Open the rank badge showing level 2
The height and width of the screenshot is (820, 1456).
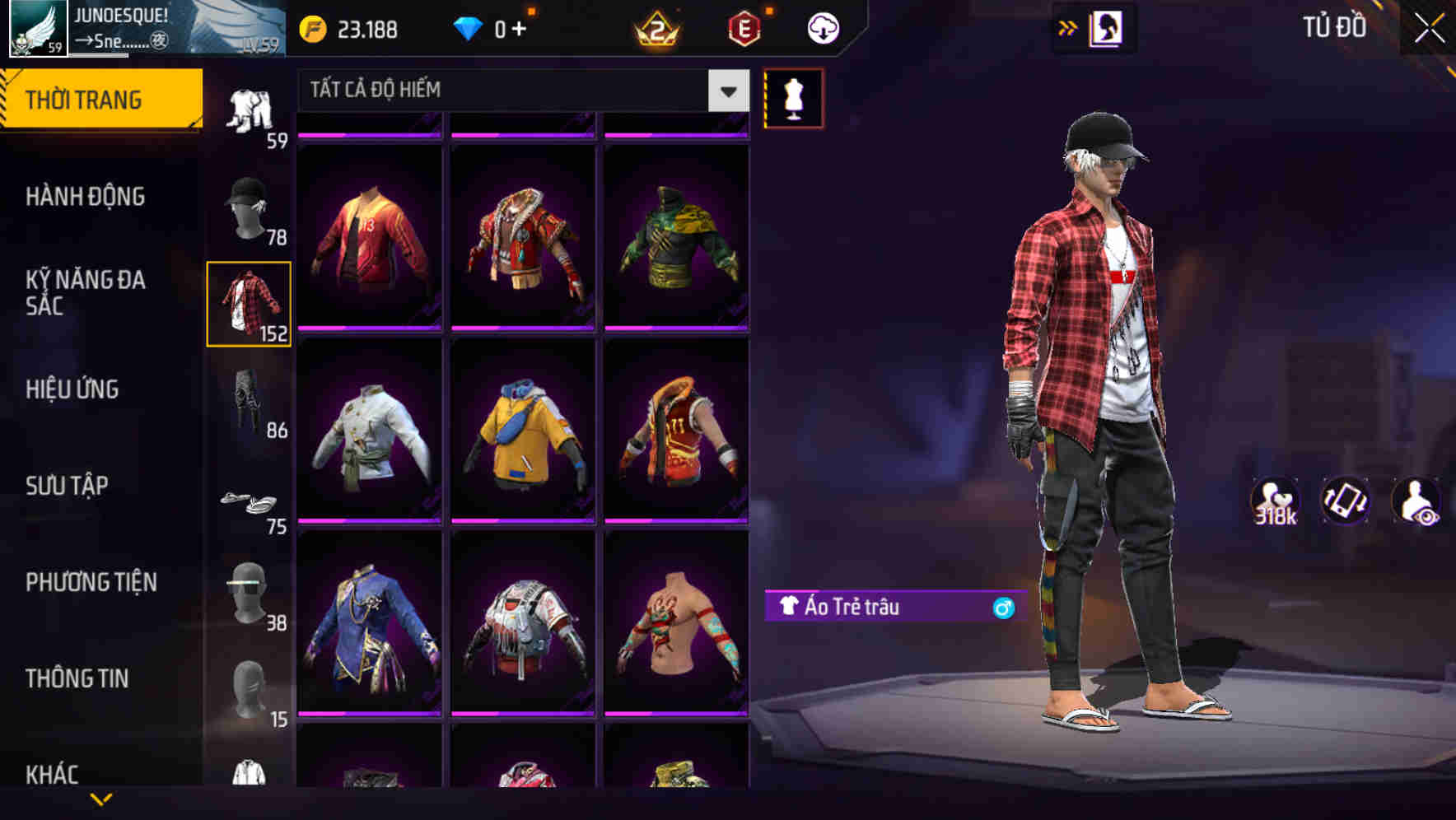pyautogui.click(x=655, y=28)
